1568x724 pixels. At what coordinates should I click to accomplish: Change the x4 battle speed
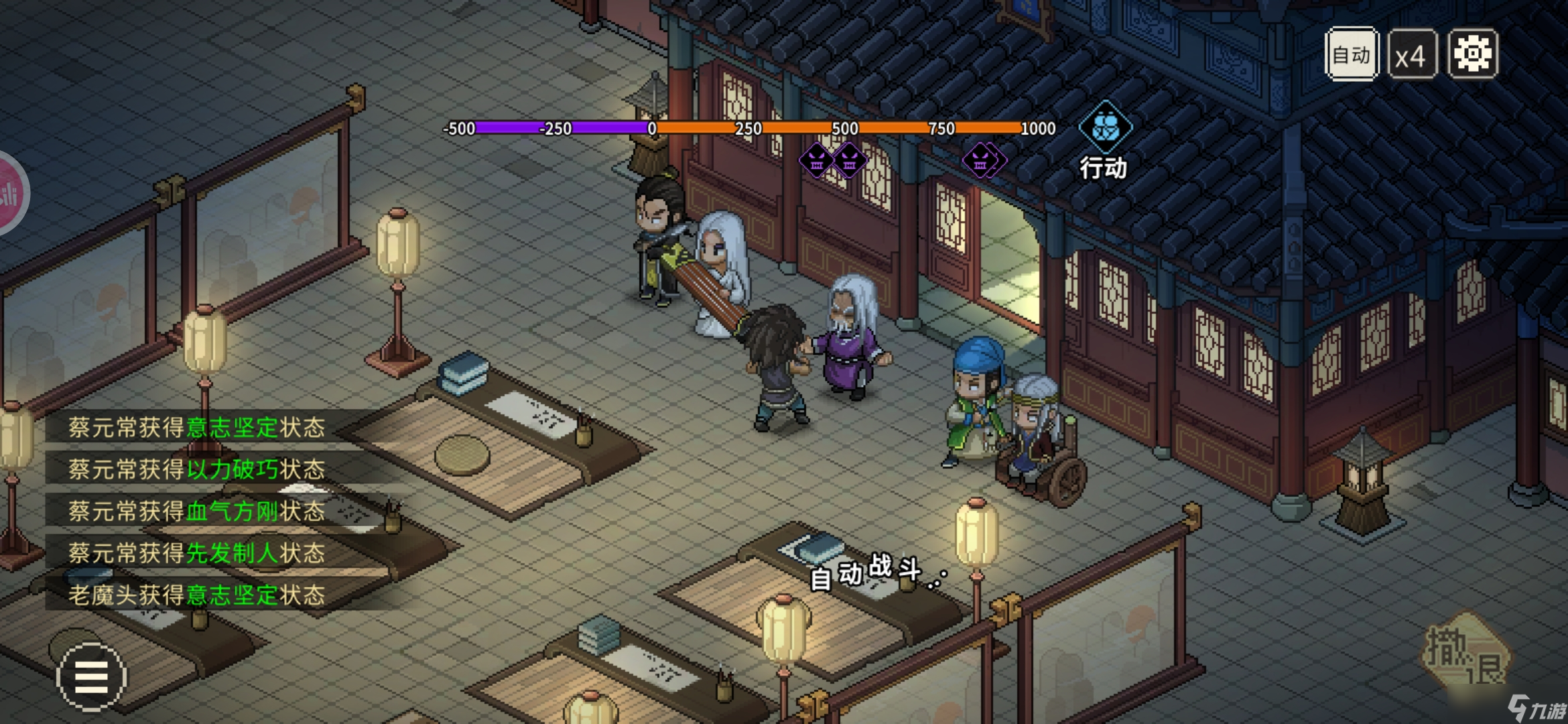click(x=1411, y=55)
